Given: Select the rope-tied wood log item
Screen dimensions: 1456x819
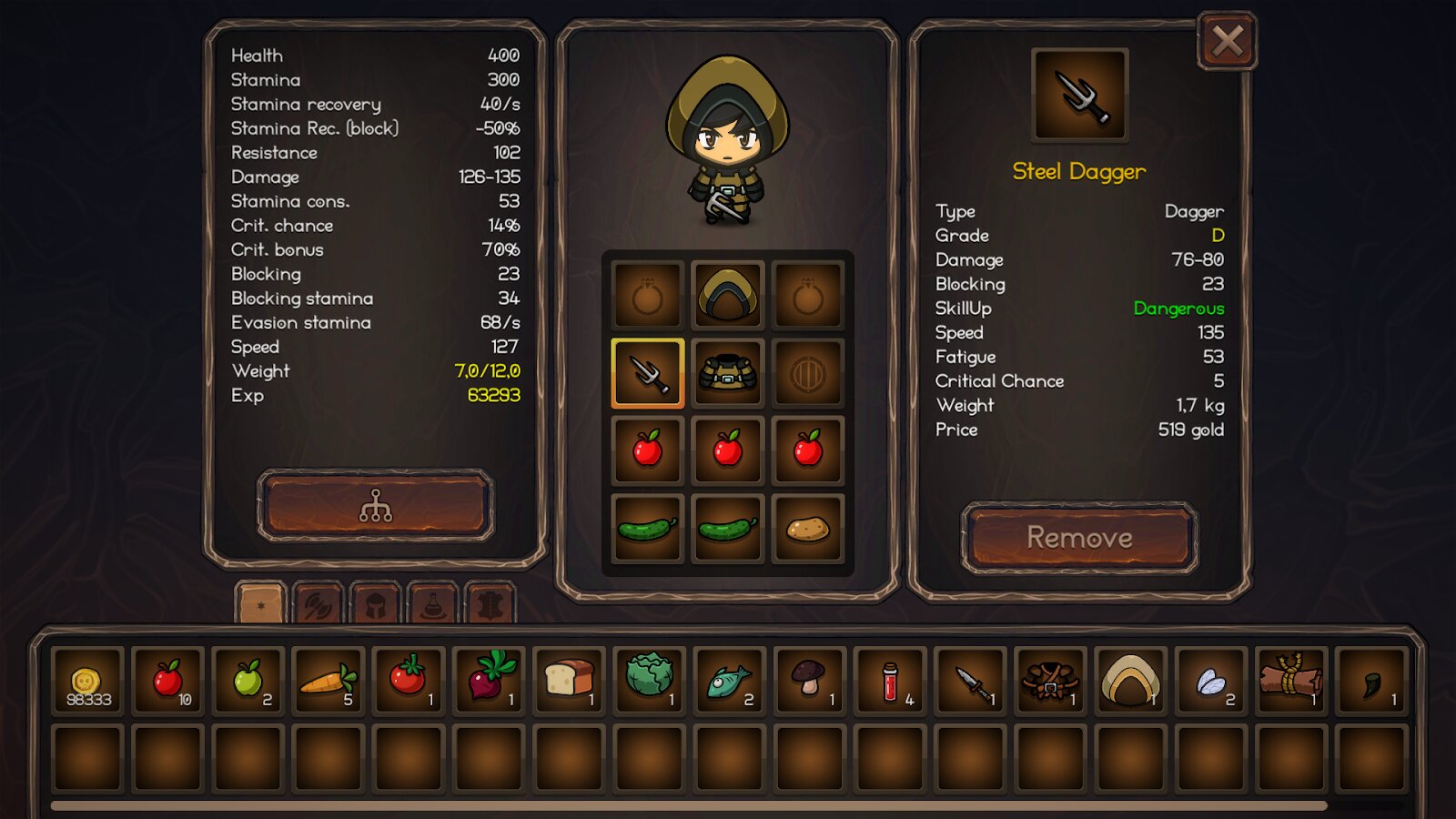Looking at the screenshot, I should click(x=1290, y=681).
